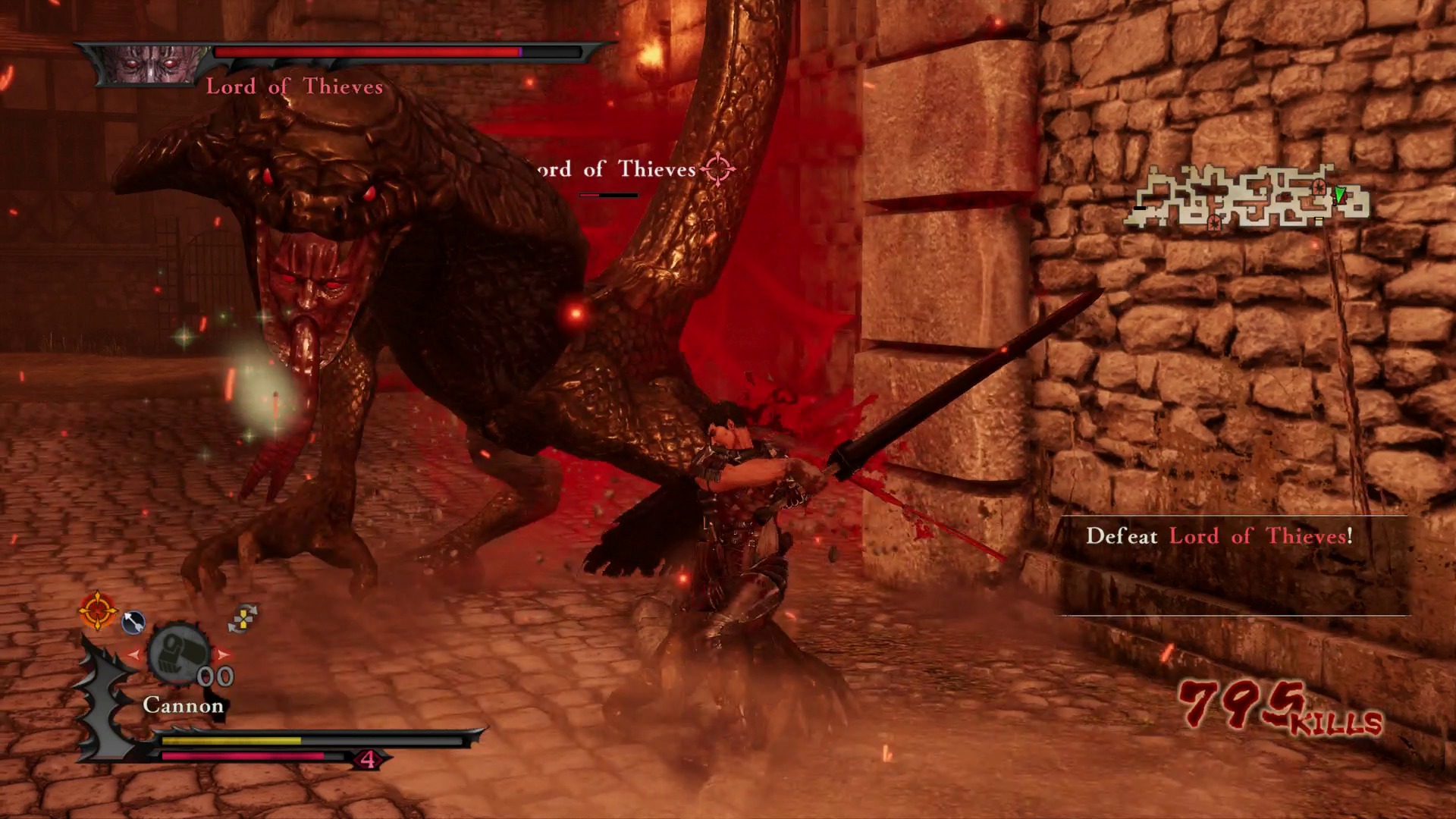Screen dimensions: 1456x819
Task: Click the Lord of Thieves boss portrait
Action: [x=152, y=64]
